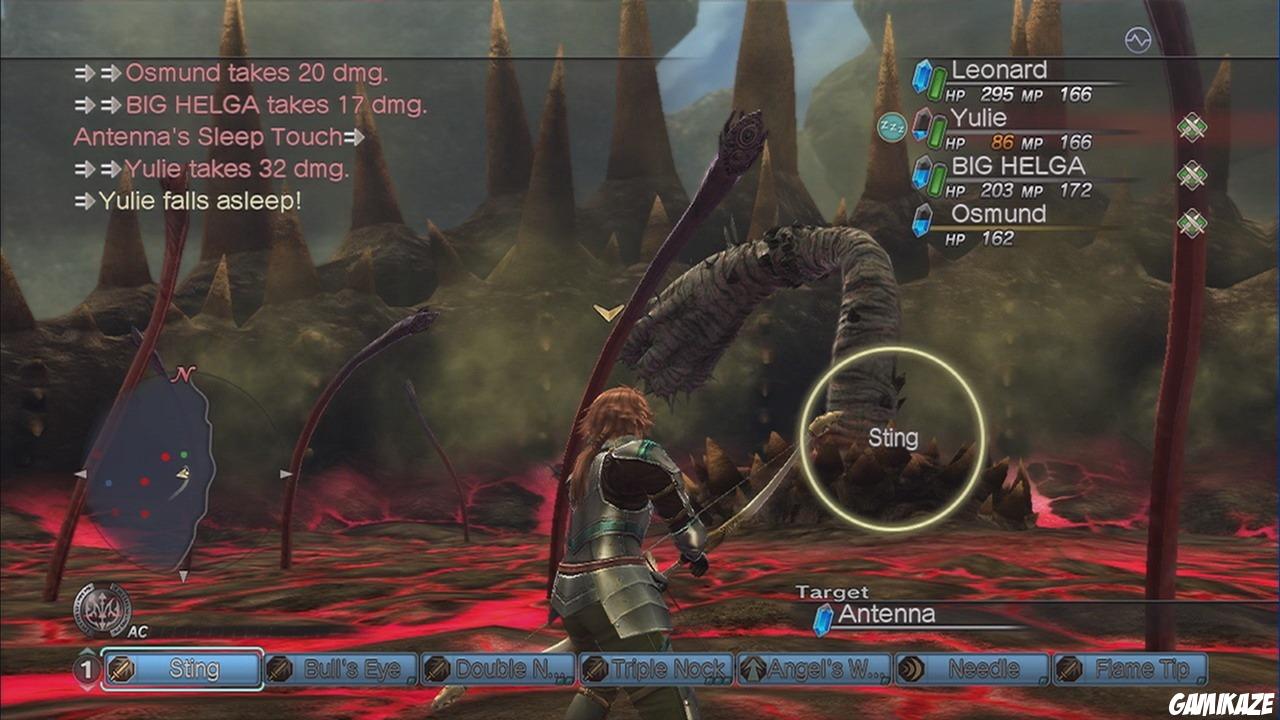The image size is (1280, 720).
Task: Use the Double Nock skill
Action: coord(499,669)
